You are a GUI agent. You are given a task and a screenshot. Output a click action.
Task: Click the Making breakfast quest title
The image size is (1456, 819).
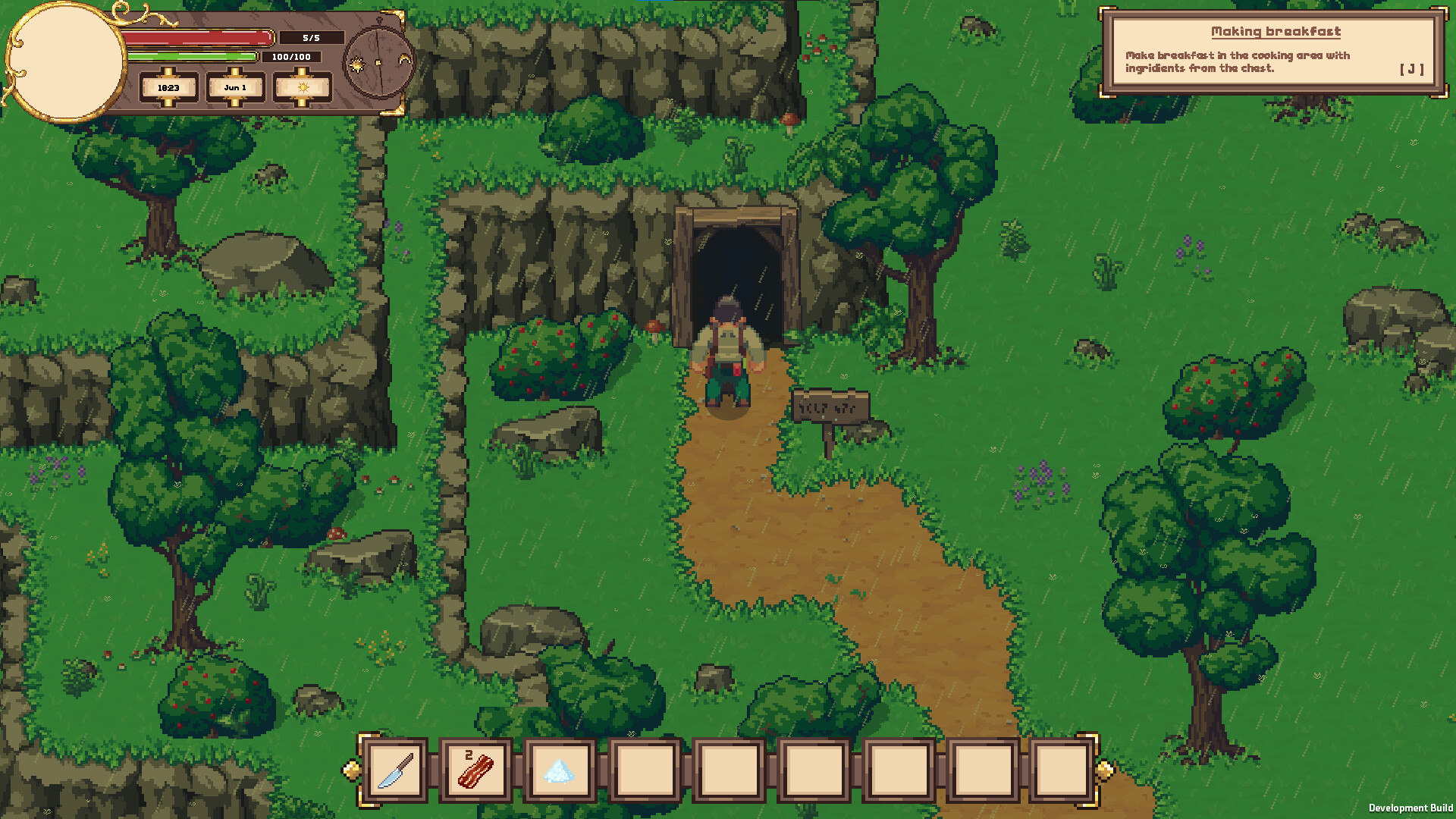click(x=1276, y=31)
